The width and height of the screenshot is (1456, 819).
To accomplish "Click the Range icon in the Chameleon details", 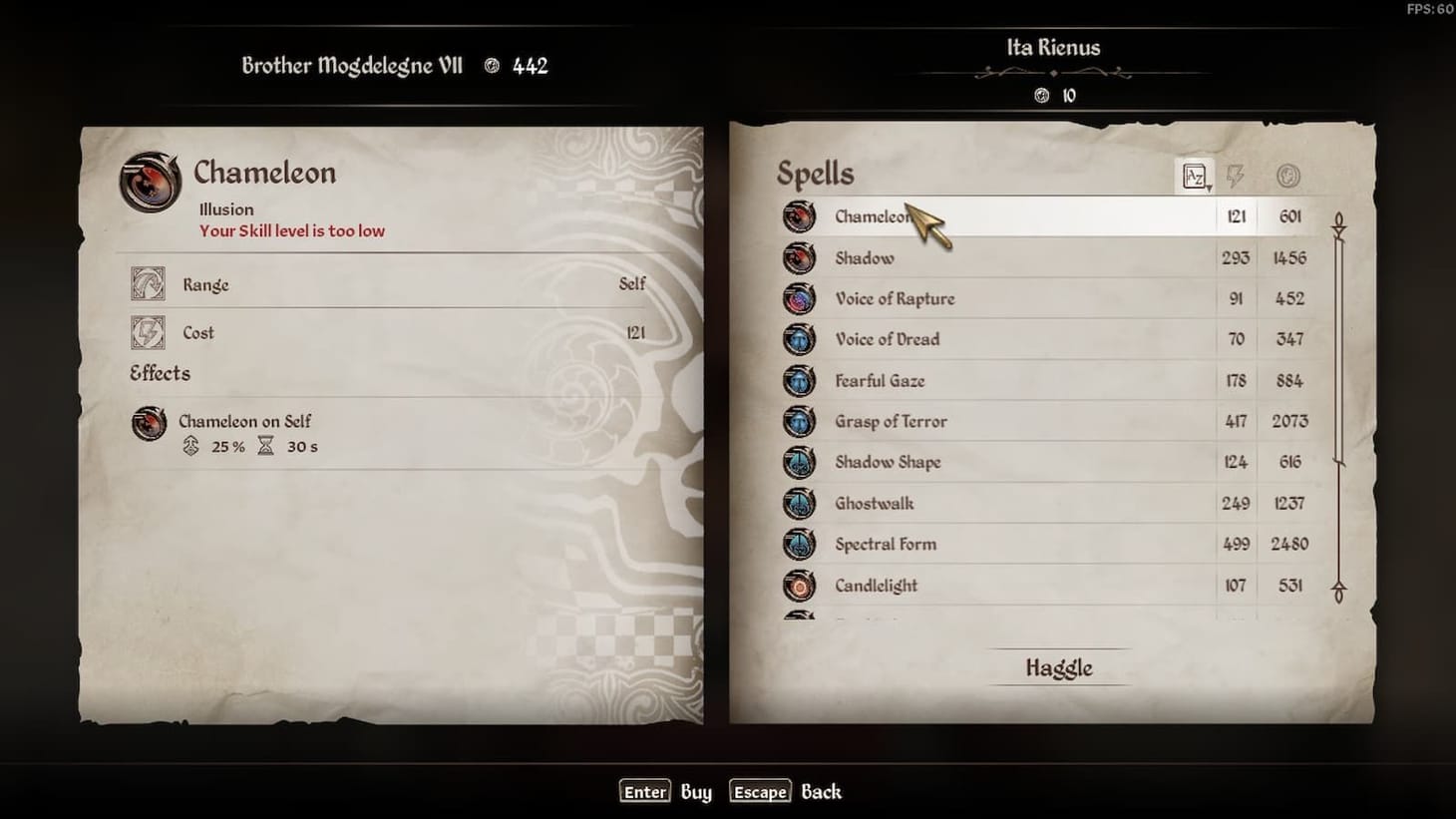I will (148, 285).
